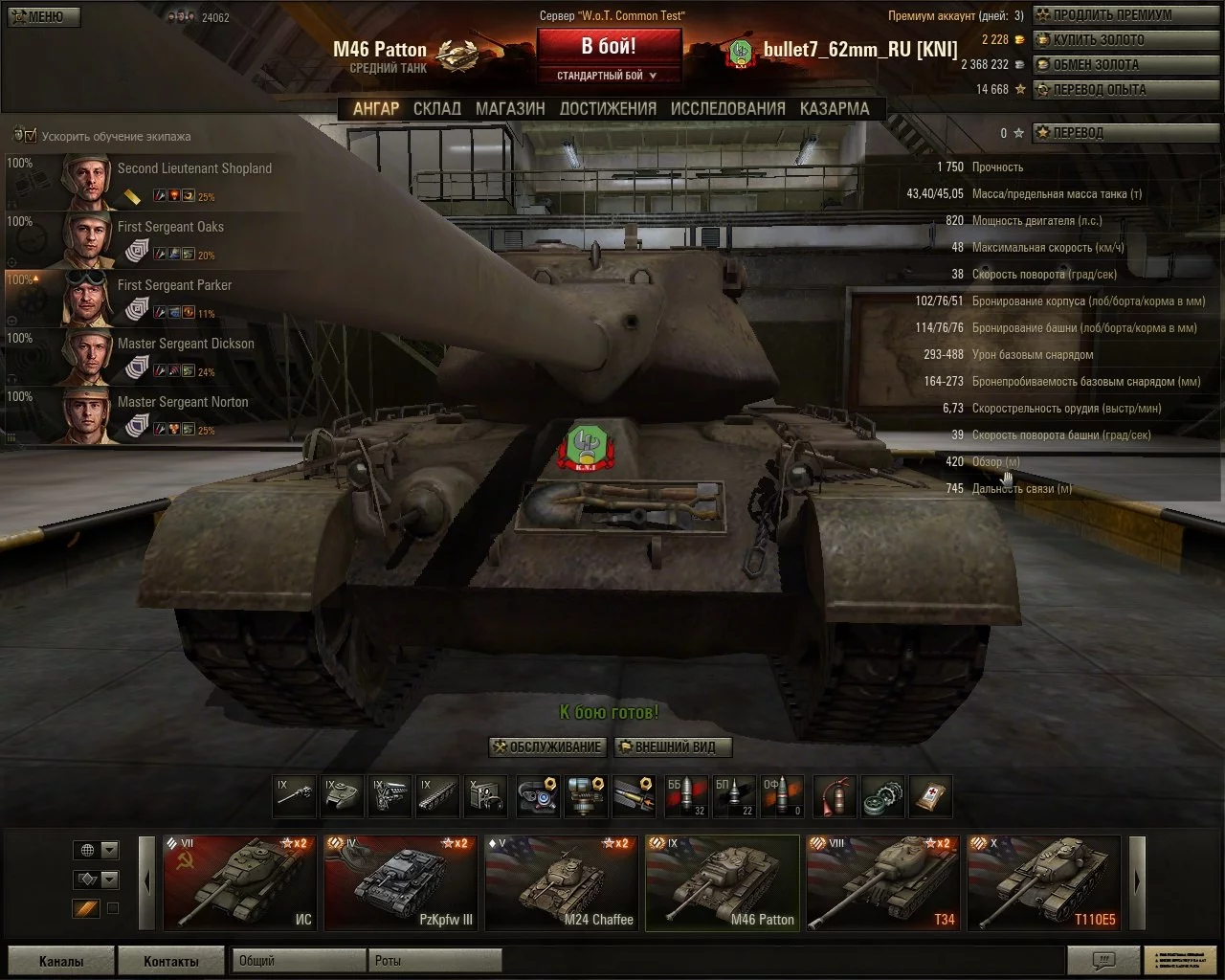Select the fire extinguisher consumable slot
The height and width of the screenshot is (980, 1225).
[x=835, y=795]
